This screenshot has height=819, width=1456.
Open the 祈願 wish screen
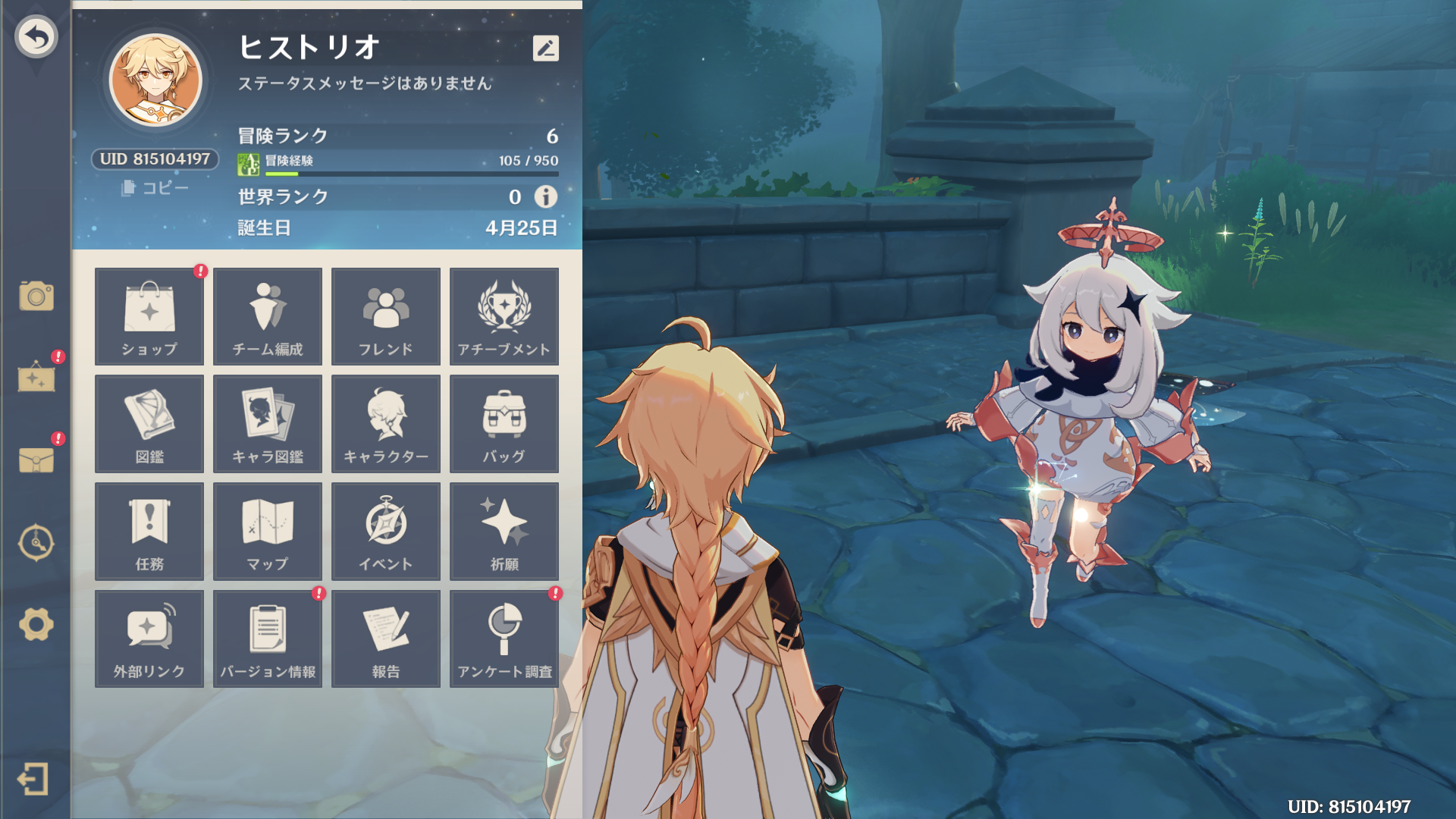pos(504,532)
